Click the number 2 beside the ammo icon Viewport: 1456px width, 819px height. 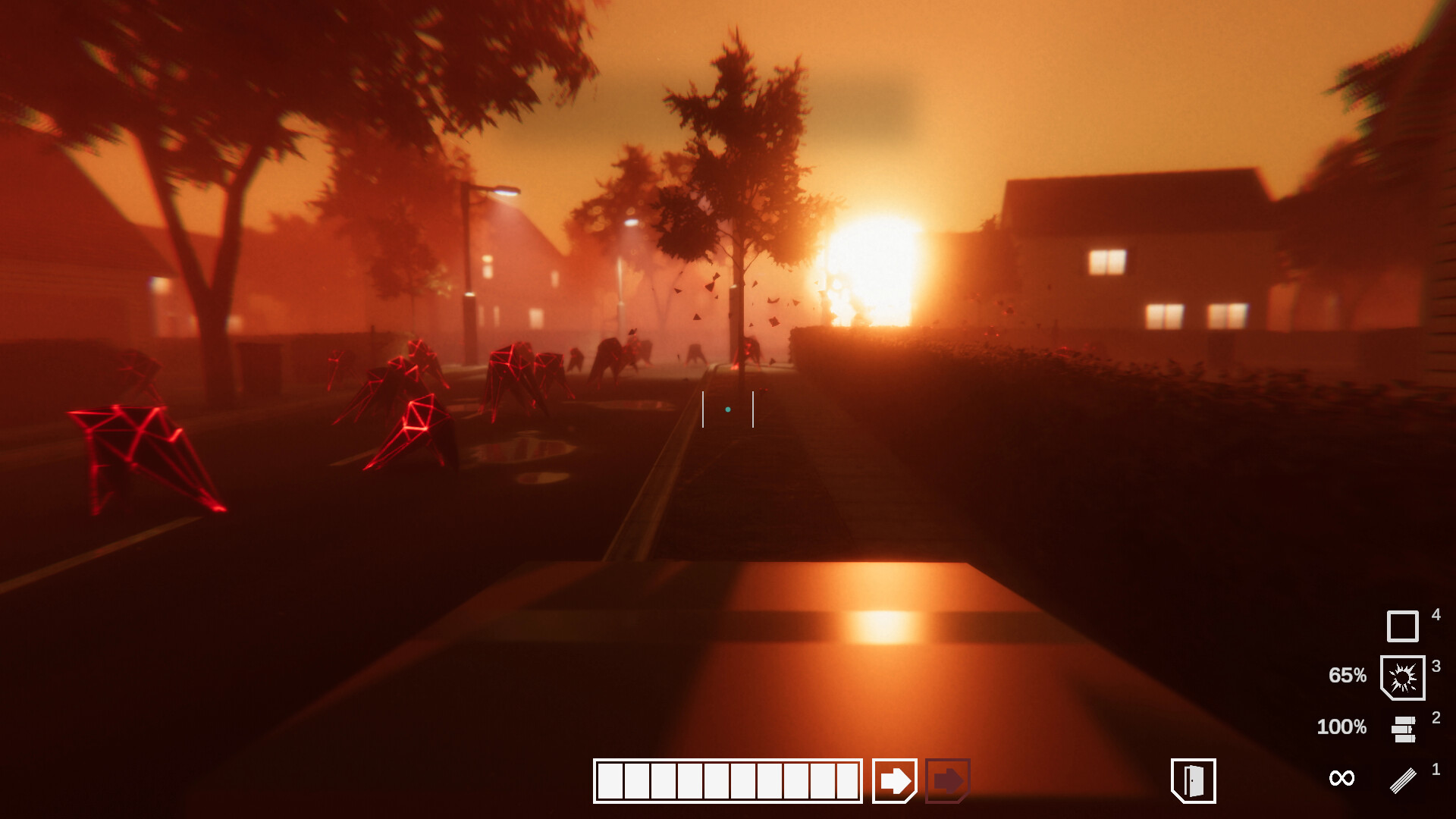tap(1436, 717)
